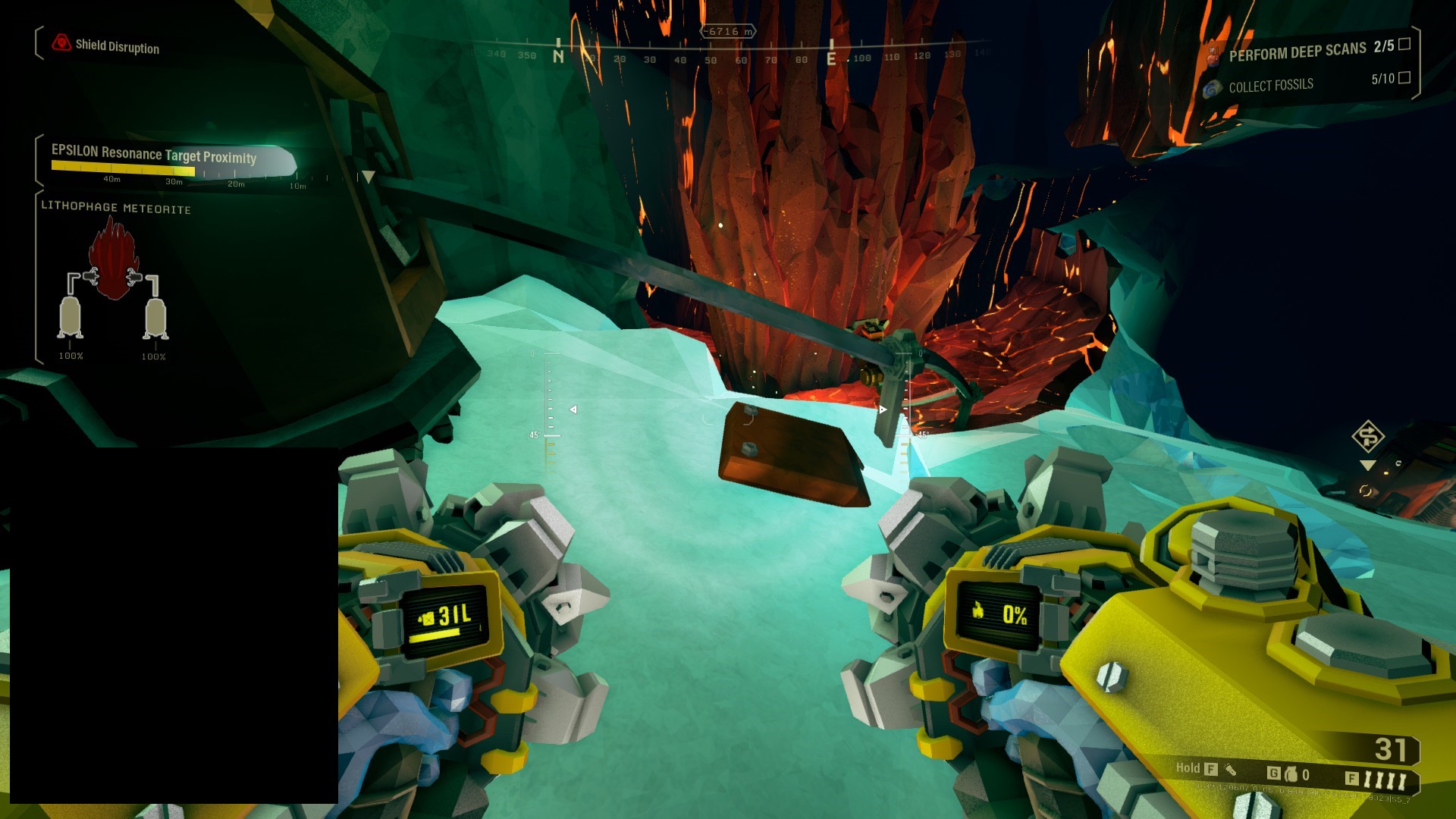The height and width of the screenshot is (819, 1456).
Task: Click the Shield Disruption warning icon
Action: (x=61, y=43)
